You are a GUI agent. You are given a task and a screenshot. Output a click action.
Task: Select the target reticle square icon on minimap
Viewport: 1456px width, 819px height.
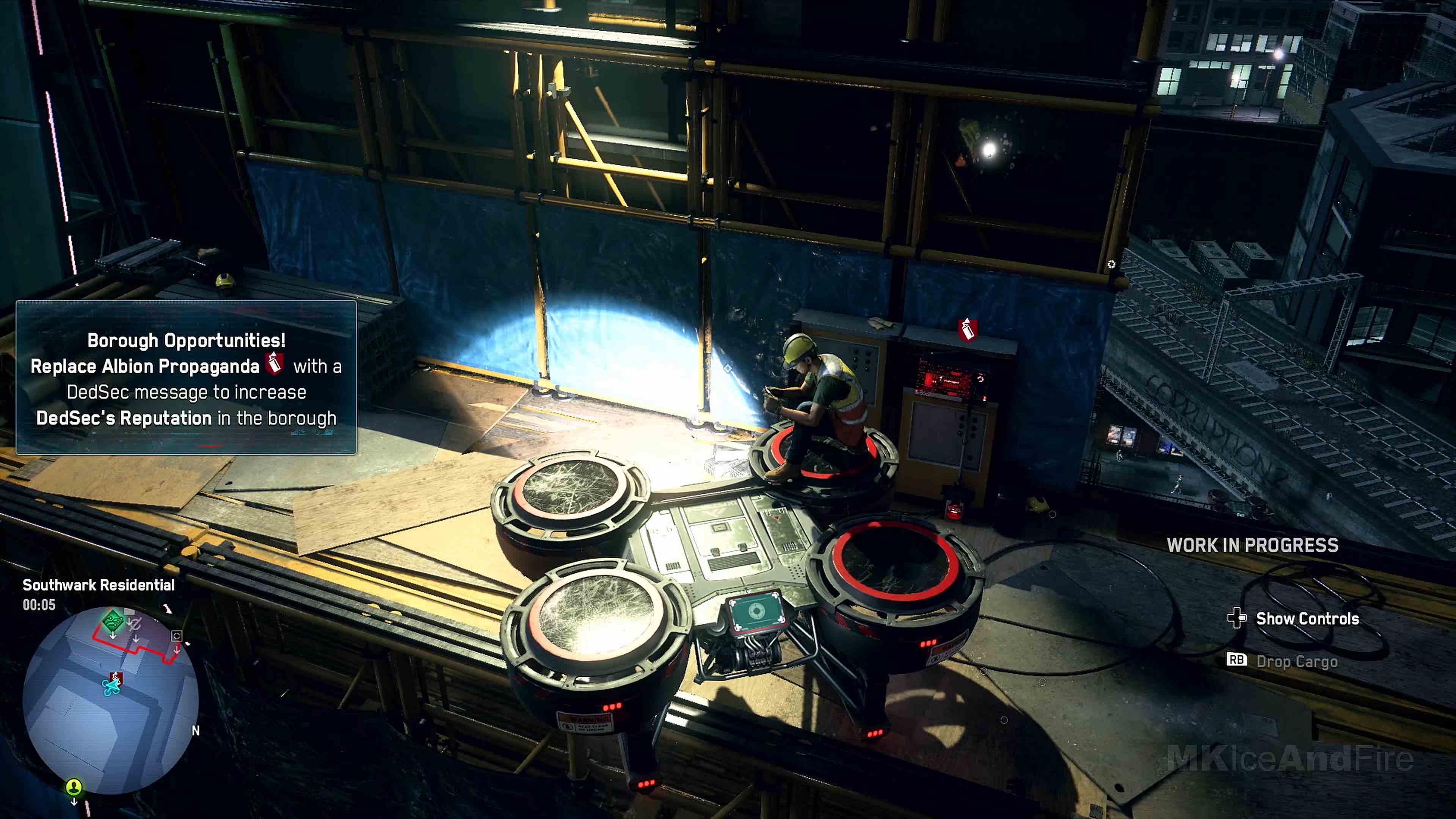click(x=177, y=635)
